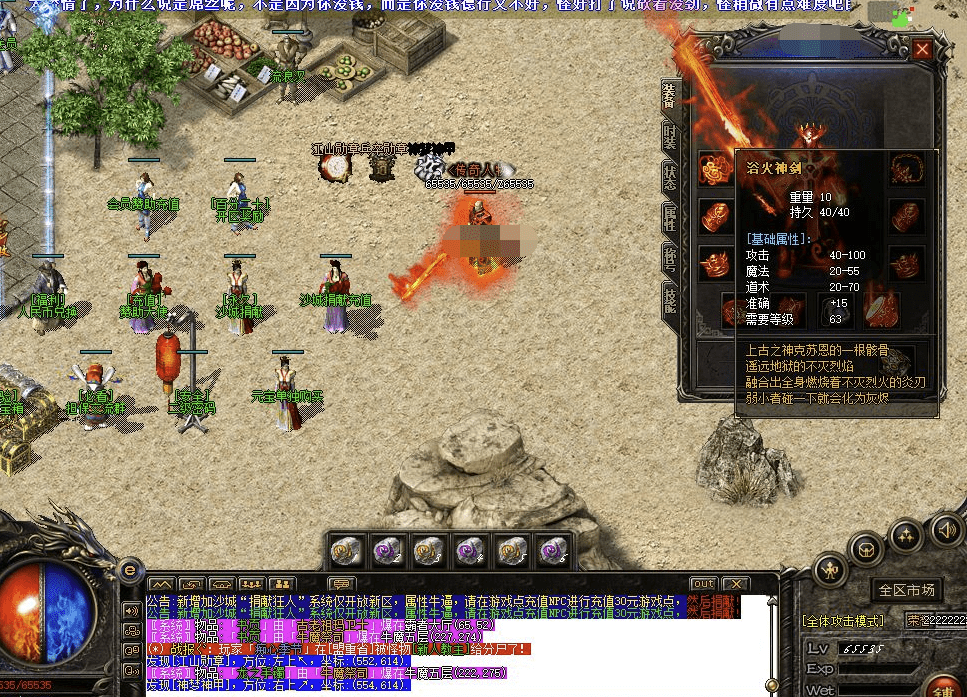
Task: Click the megaphone chat channel icon
Action: tap(131, 610)
